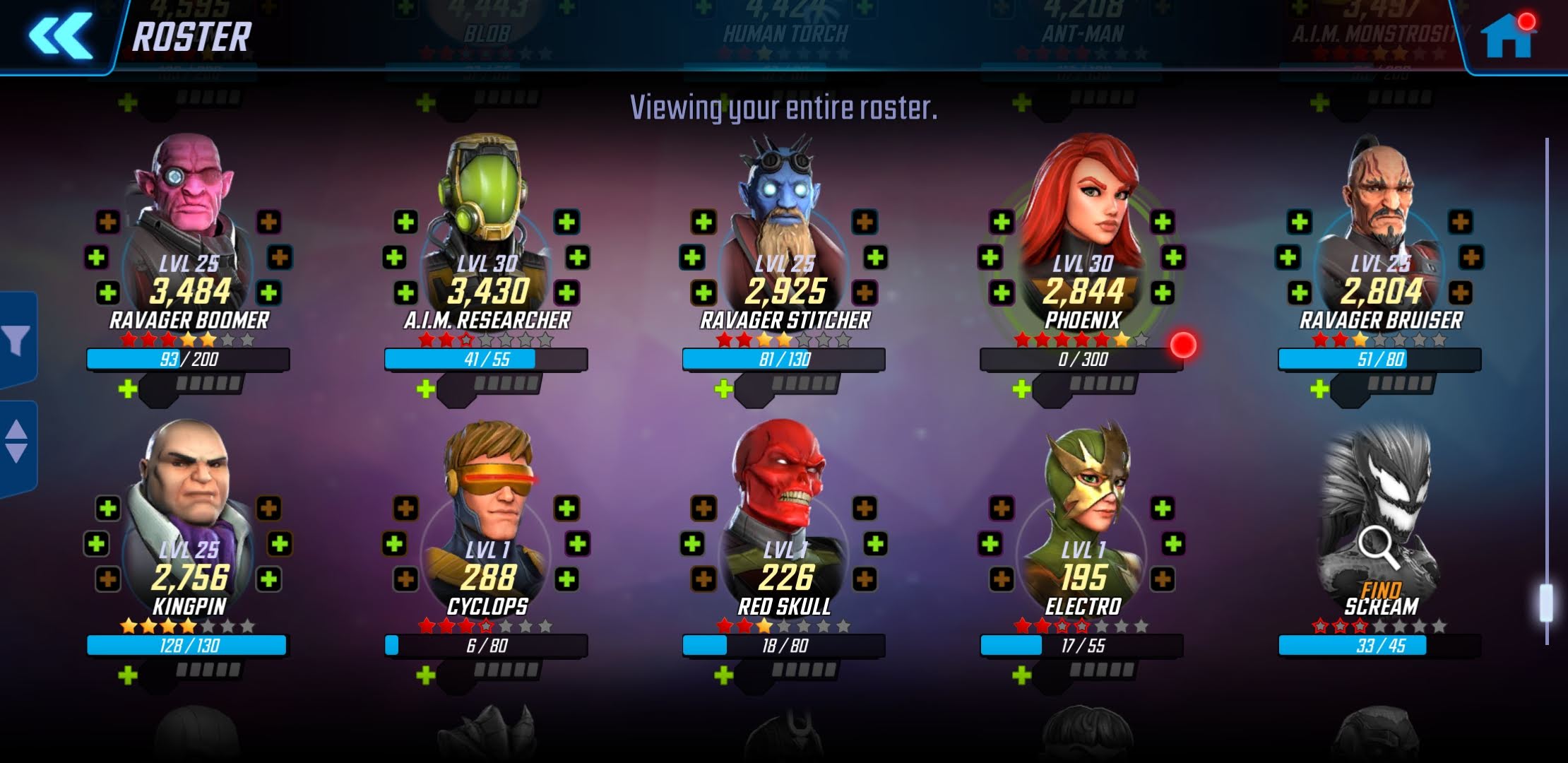The image size is (1568, 763).
Task: Tap Kingpin's 128/130 shard progress bar
Action: [x=189, y=646]
